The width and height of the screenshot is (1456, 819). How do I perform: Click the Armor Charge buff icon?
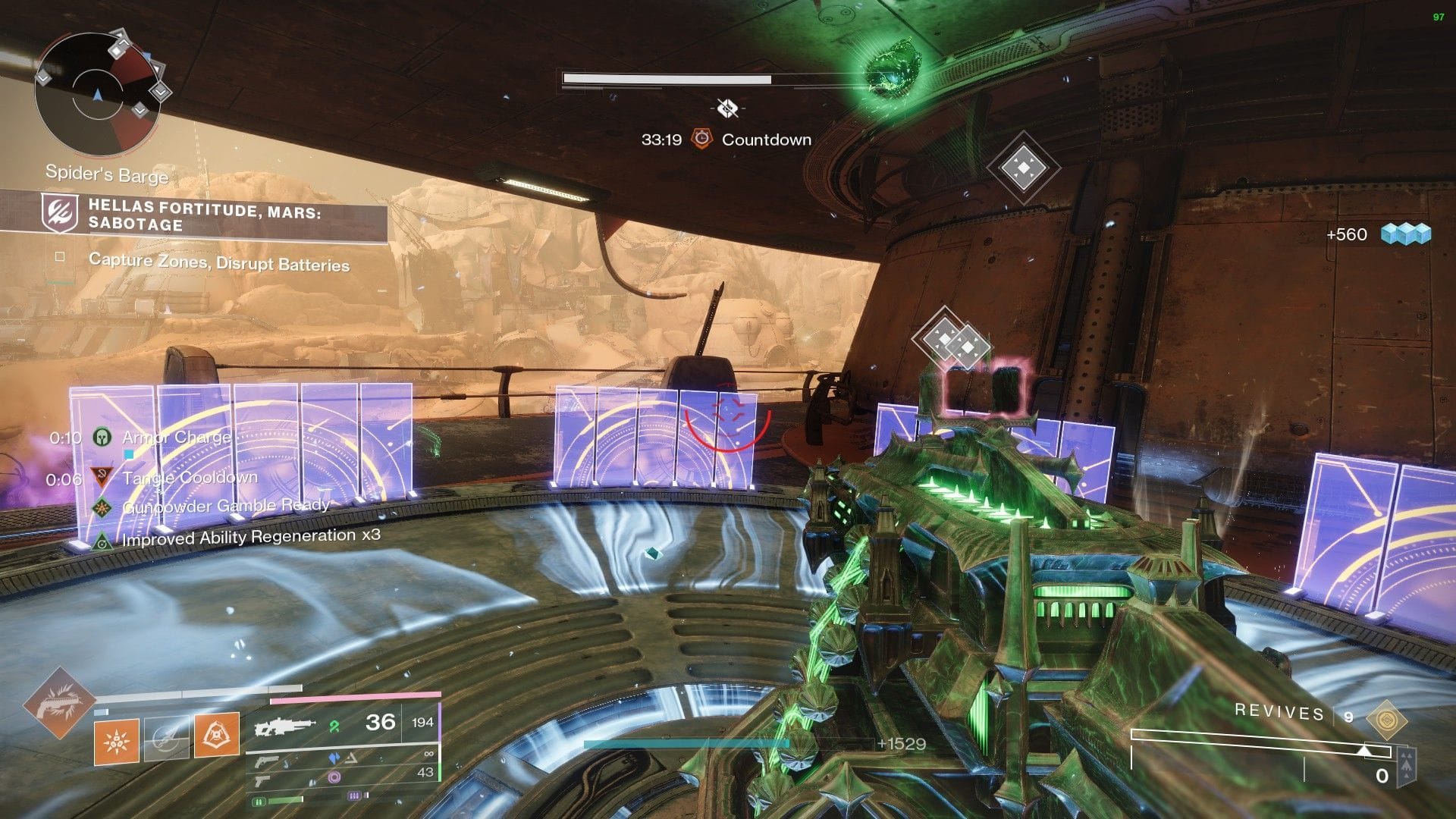(x=101, y=438)
